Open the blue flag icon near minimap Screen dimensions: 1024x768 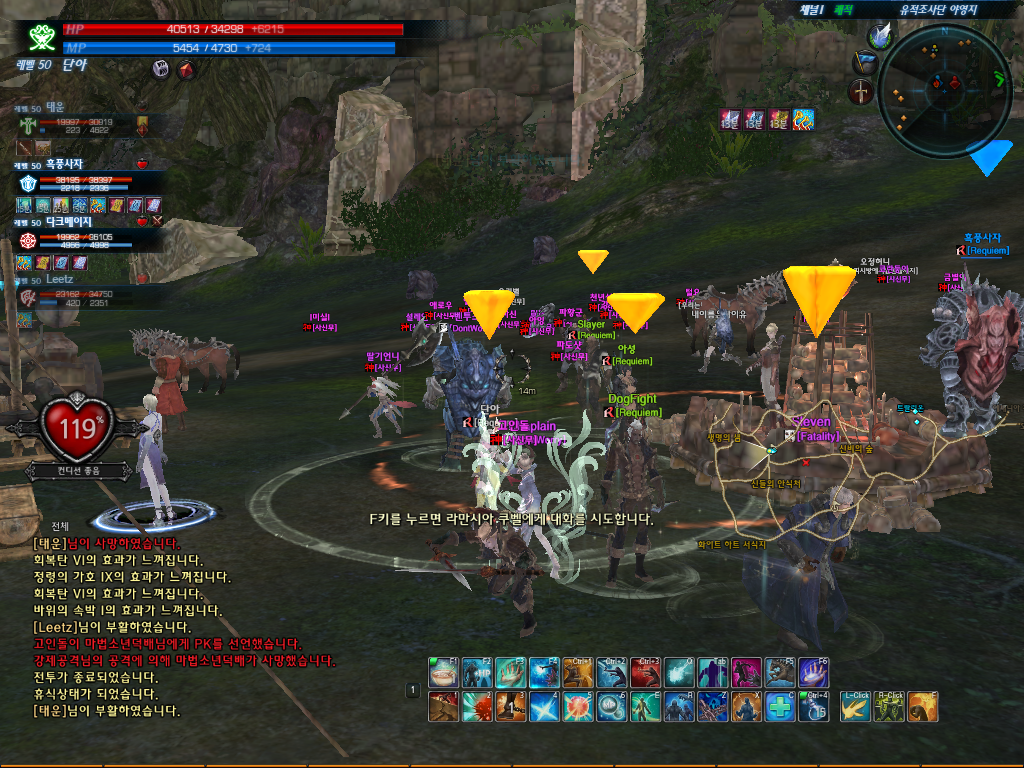tap(865, 63)
